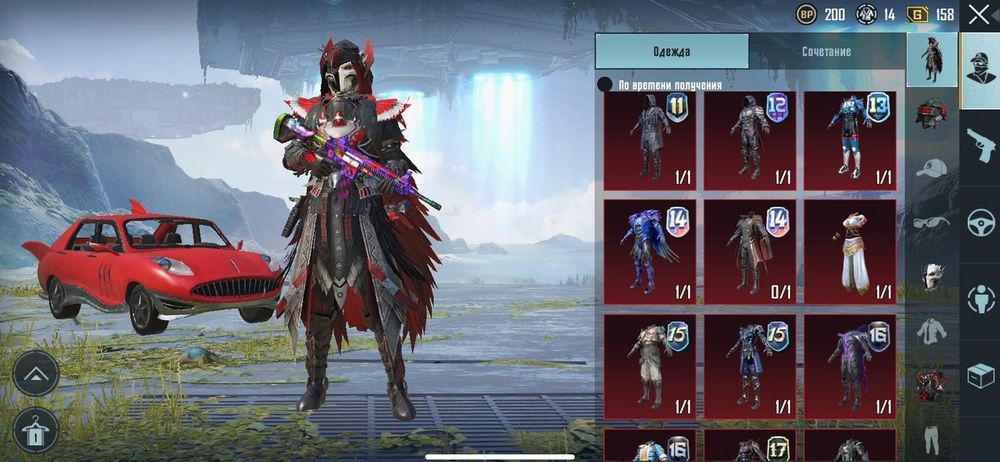This screenshot has width=1000, height=462.
Task: Open the vehicle skins steering wheel section
Action: [x=980, y=222]
